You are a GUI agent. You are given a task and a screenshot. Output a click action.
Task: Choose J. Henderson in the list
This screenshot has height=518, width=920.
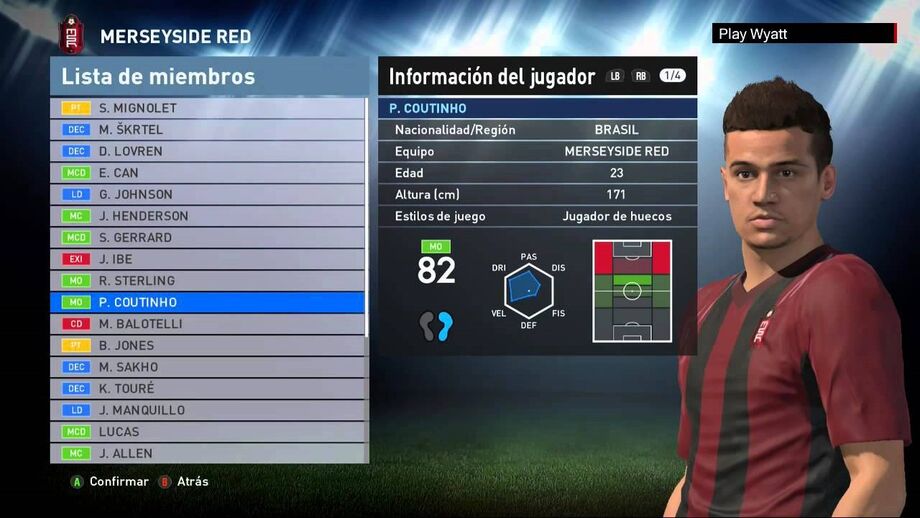tap(208, 216)
